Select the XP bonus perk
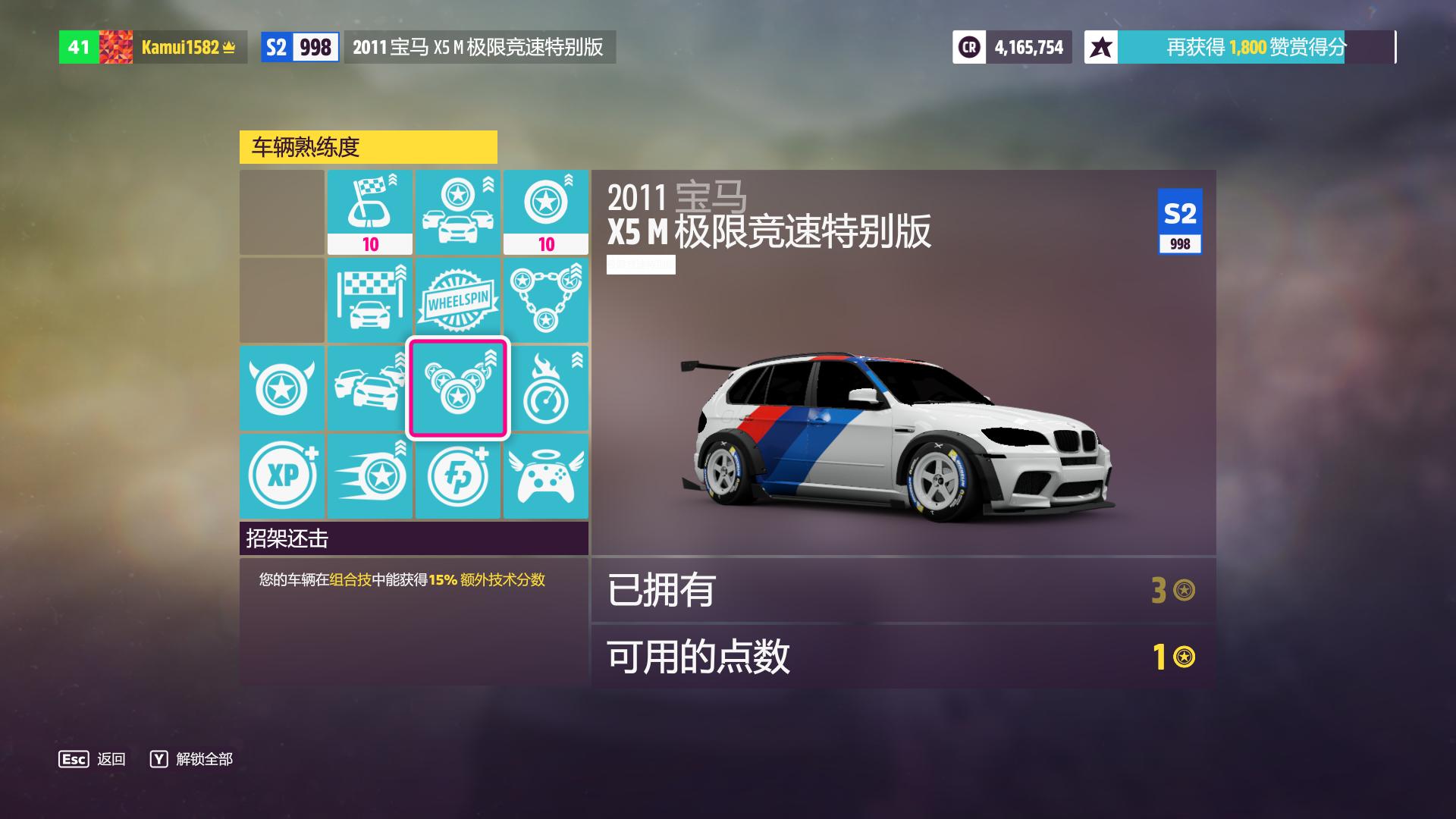Viewport: 1456px width, 819px height. [x=282, y=476]
